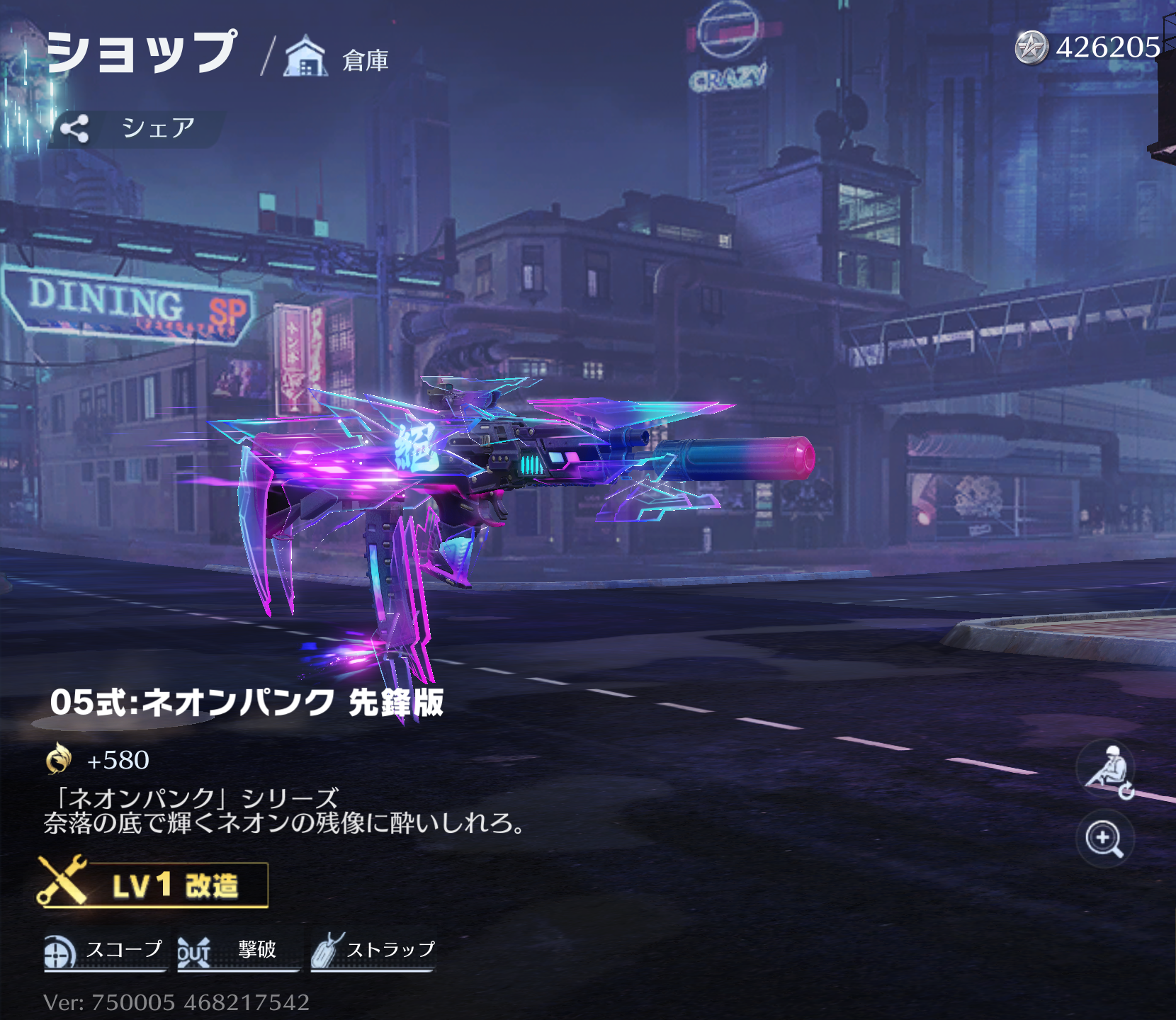Click the magnifying glass zoom icon

coord(1104,839)
